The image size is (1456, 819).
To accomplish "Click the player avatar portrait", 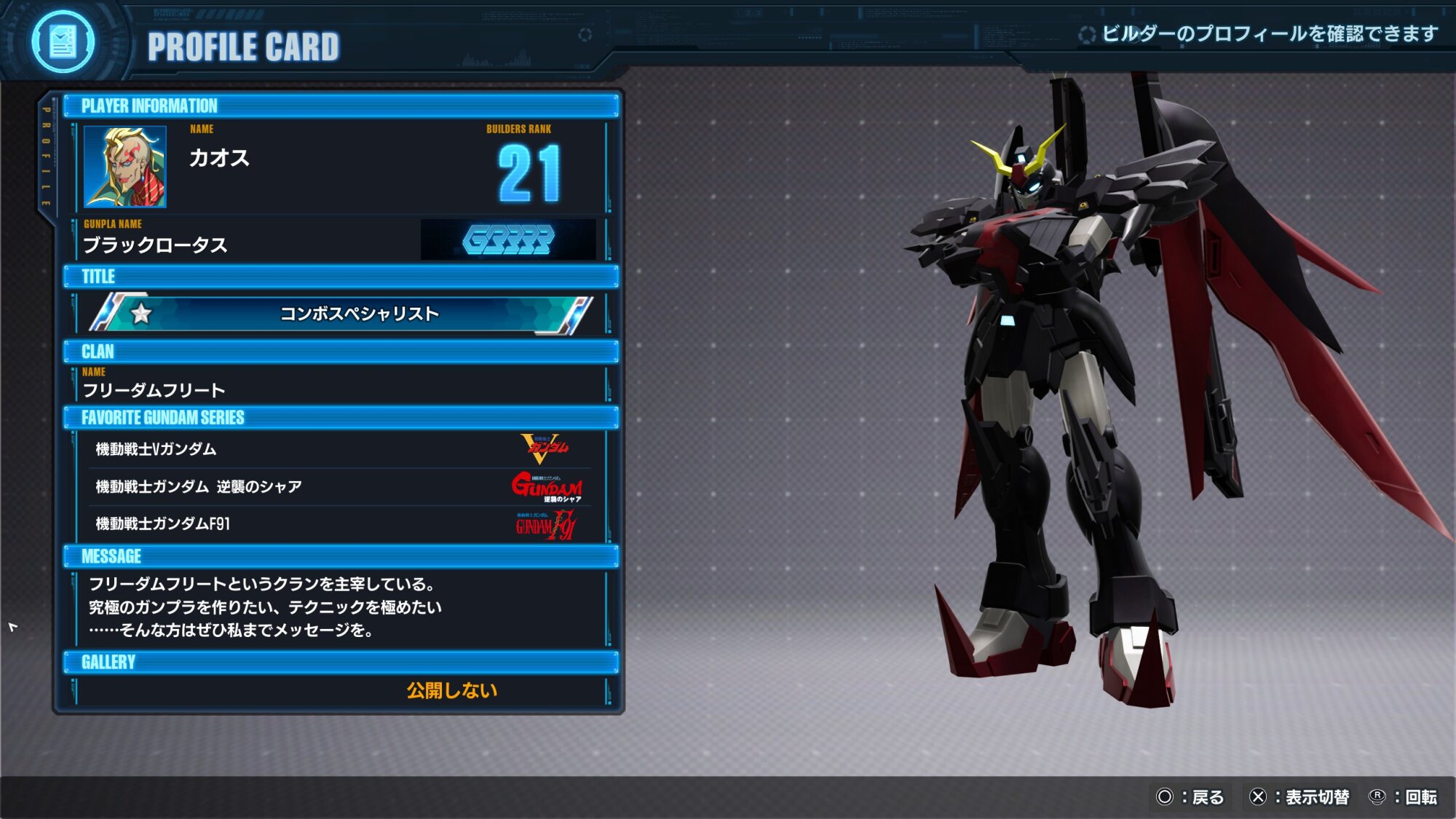I will click(x=125, y=167).
